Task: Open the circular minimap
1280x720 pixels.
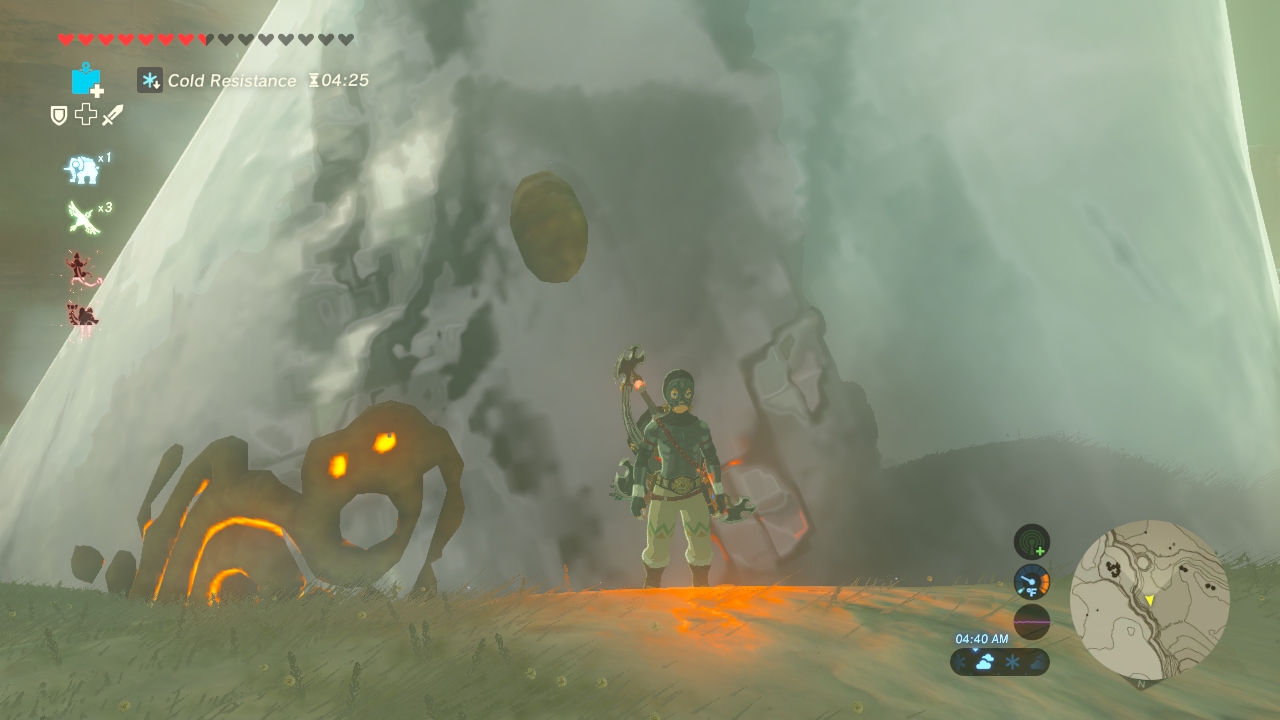Action: pos(1149,599)
